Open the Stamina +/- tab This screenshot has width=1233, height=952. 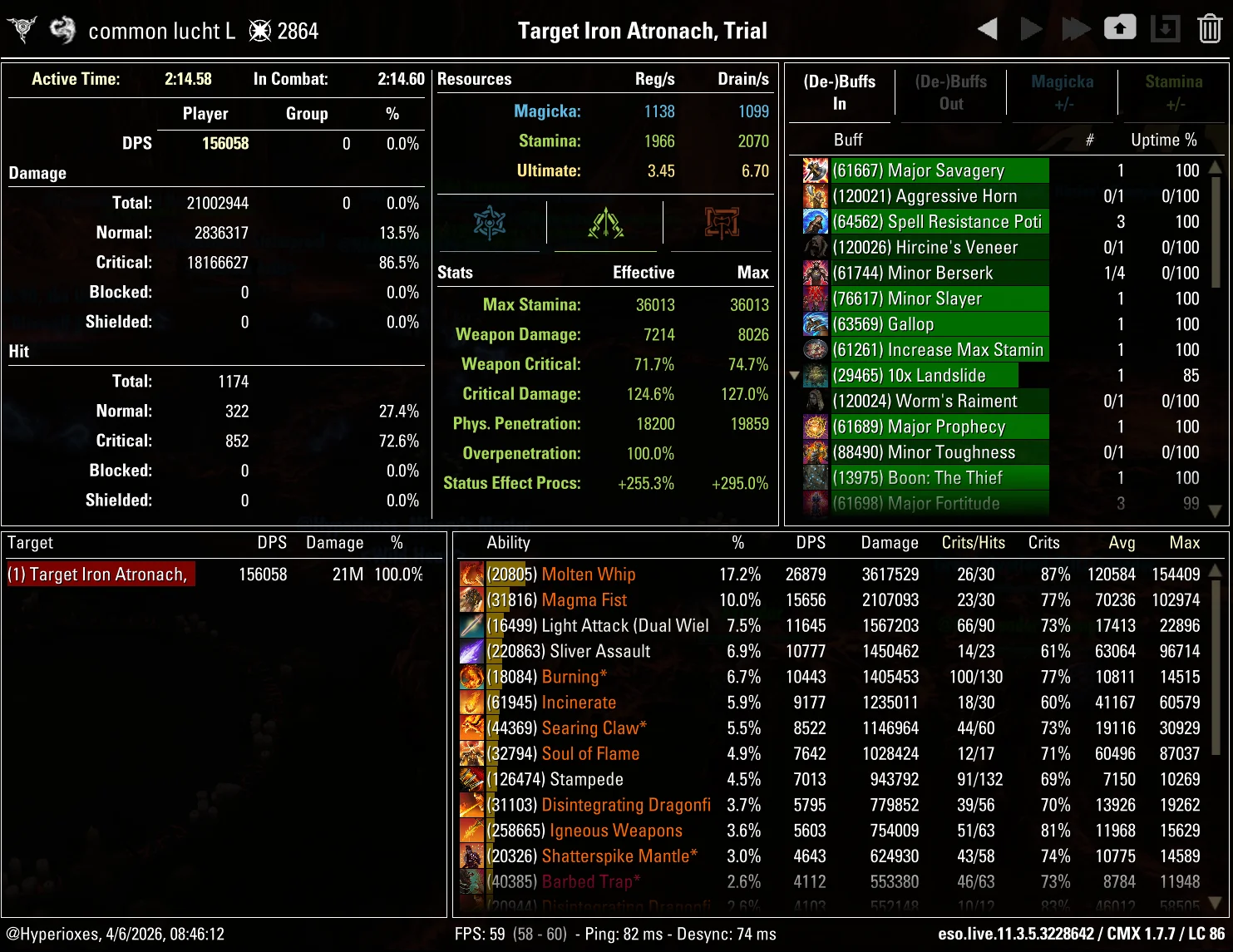(1174, 92)
